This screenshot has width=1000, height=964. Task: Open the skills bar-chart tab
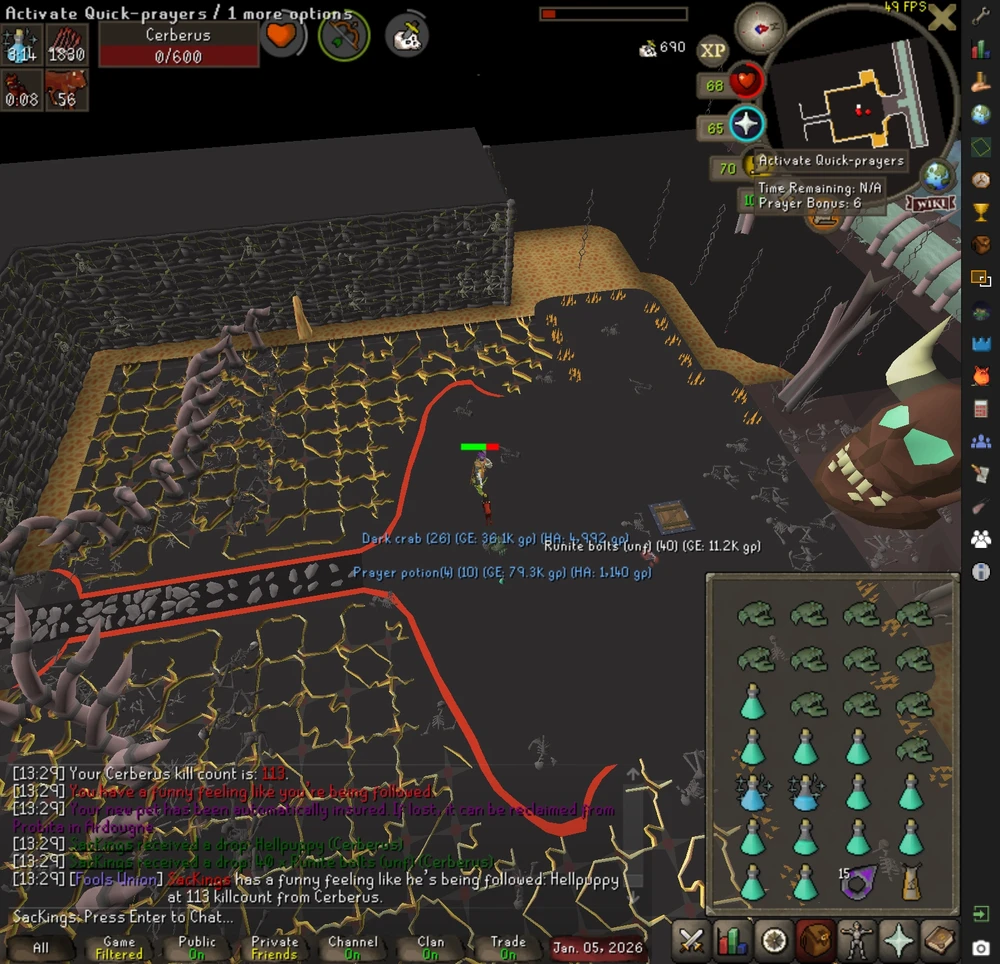click(x=735, y=941)
